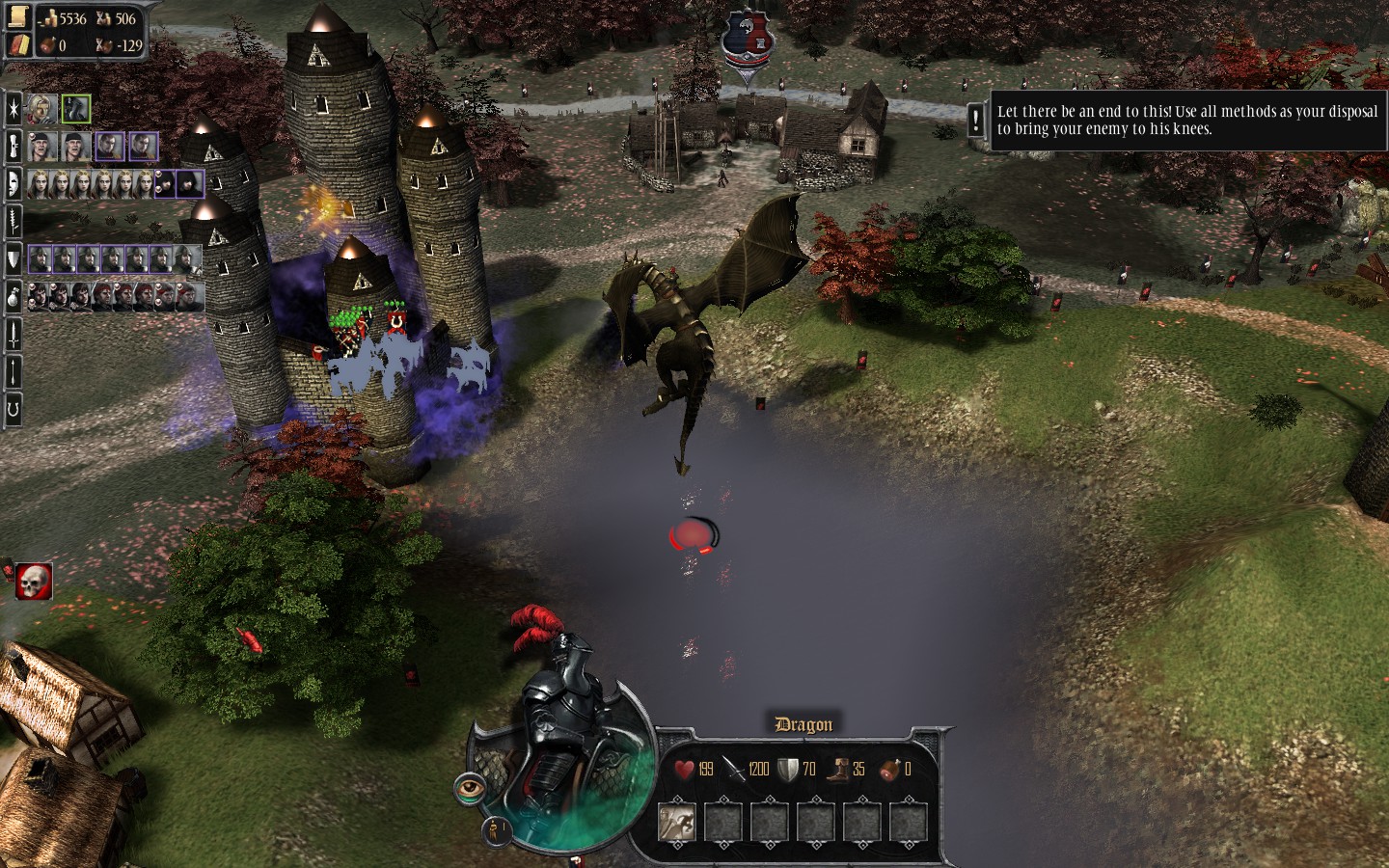
Task: Click the red skull alert icon
Action: pyautogui.click(x=33, y=581)
